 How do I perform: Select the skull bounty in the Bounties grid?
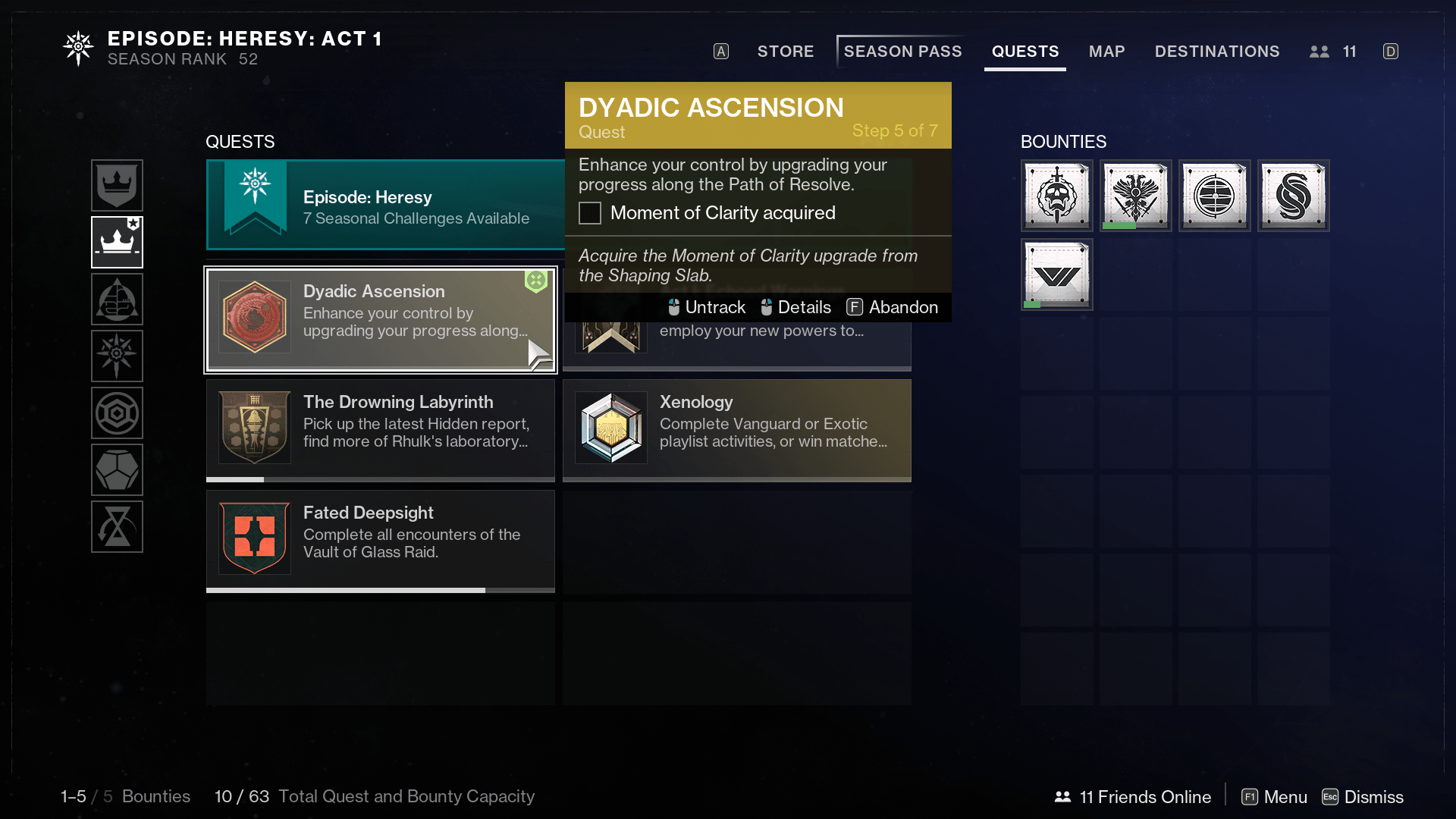pos(1056,195)
